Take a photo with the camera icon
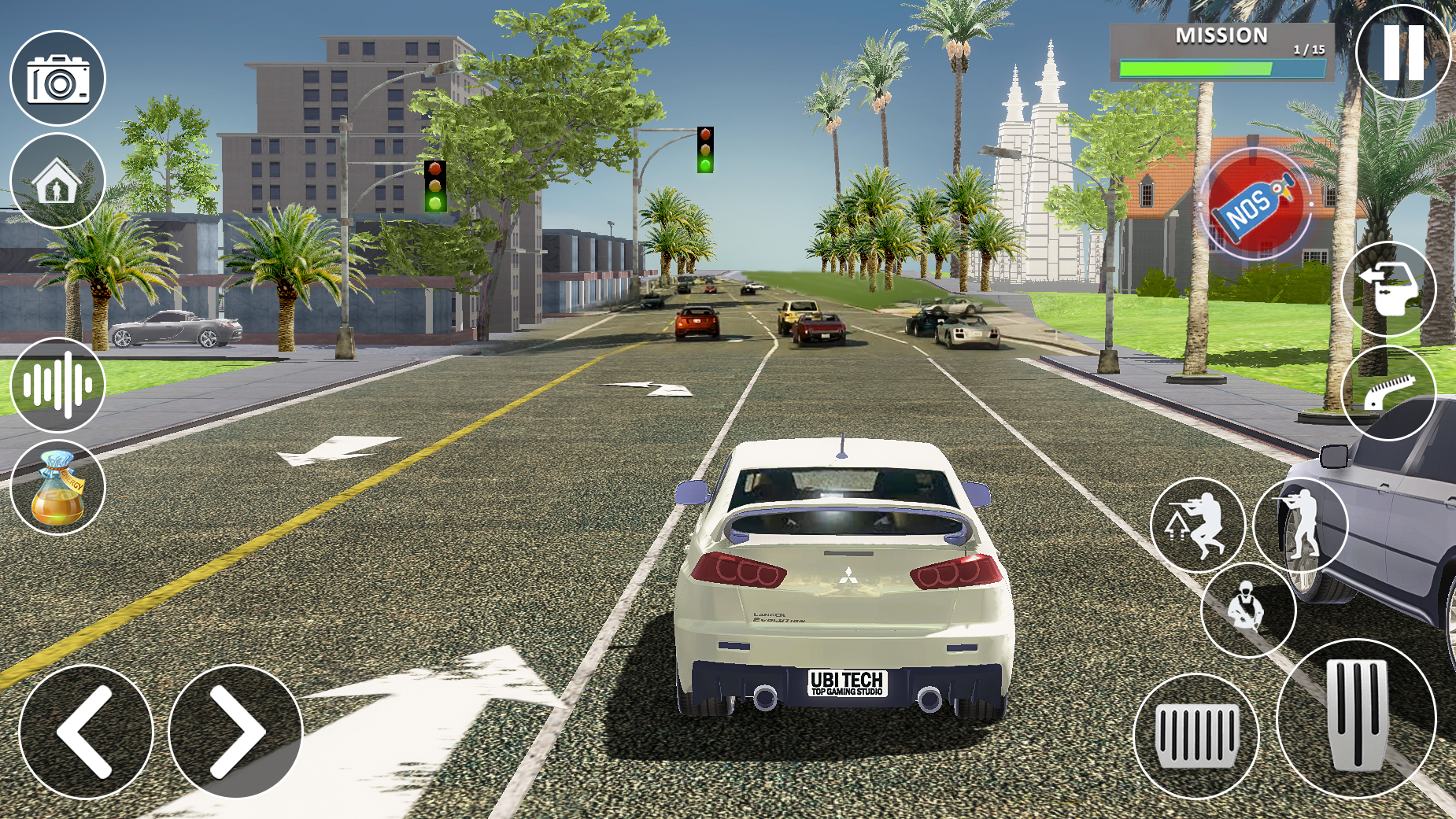The width and height of the screenshot is (1456, 819). coord(58,80)
